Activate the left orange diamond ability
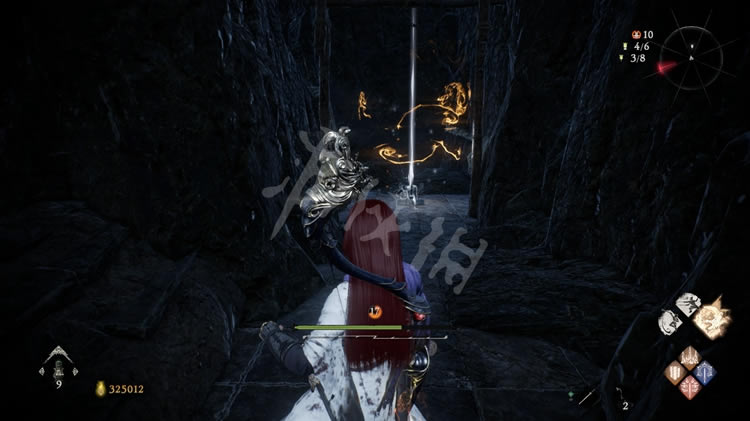750x421 pixels. point(673,373)
